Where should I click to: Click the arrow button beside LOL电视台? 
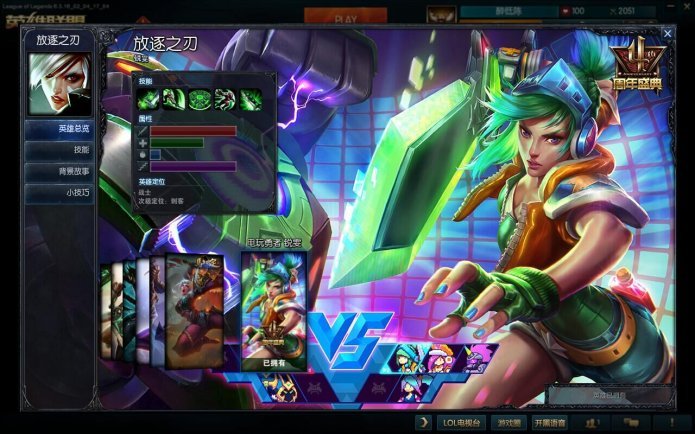click(425, 423)
